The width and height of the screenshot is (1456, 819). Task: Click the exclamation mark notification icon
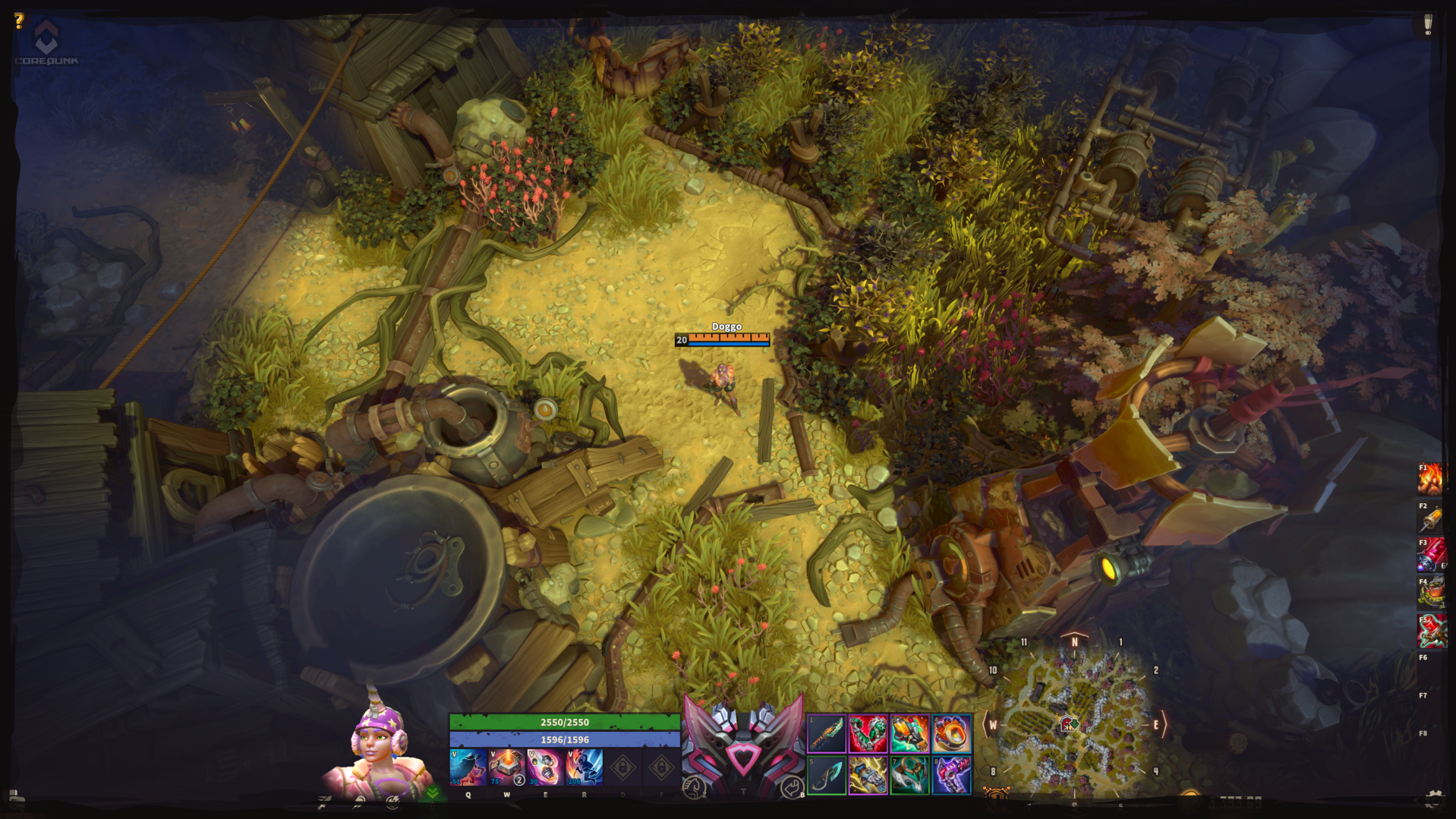pyautogui.click(x=1427, y=24)
